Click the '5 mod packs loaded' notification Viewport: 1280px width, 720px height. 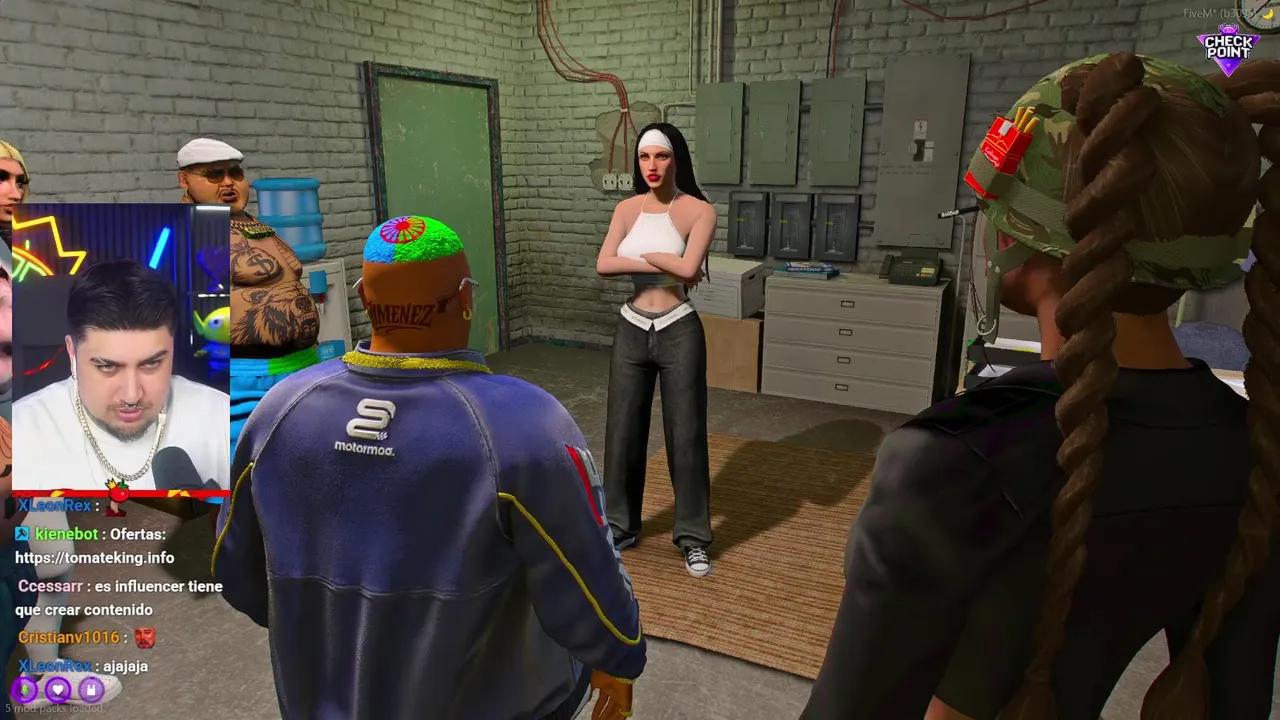click(x=55, y=707)
